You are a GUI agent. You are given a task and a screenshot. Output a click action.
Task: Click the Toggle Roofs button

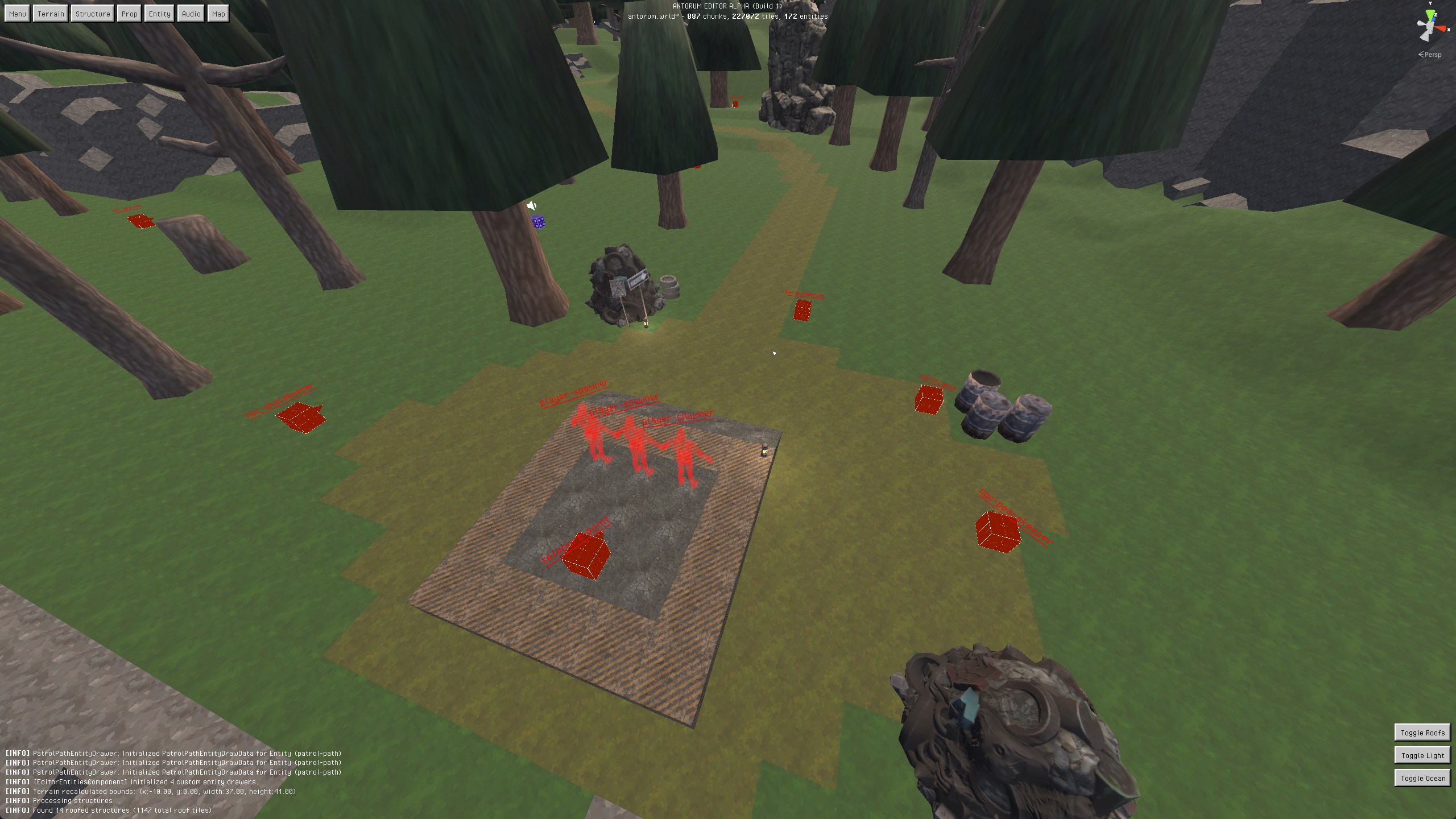[x=1422, y=733]
